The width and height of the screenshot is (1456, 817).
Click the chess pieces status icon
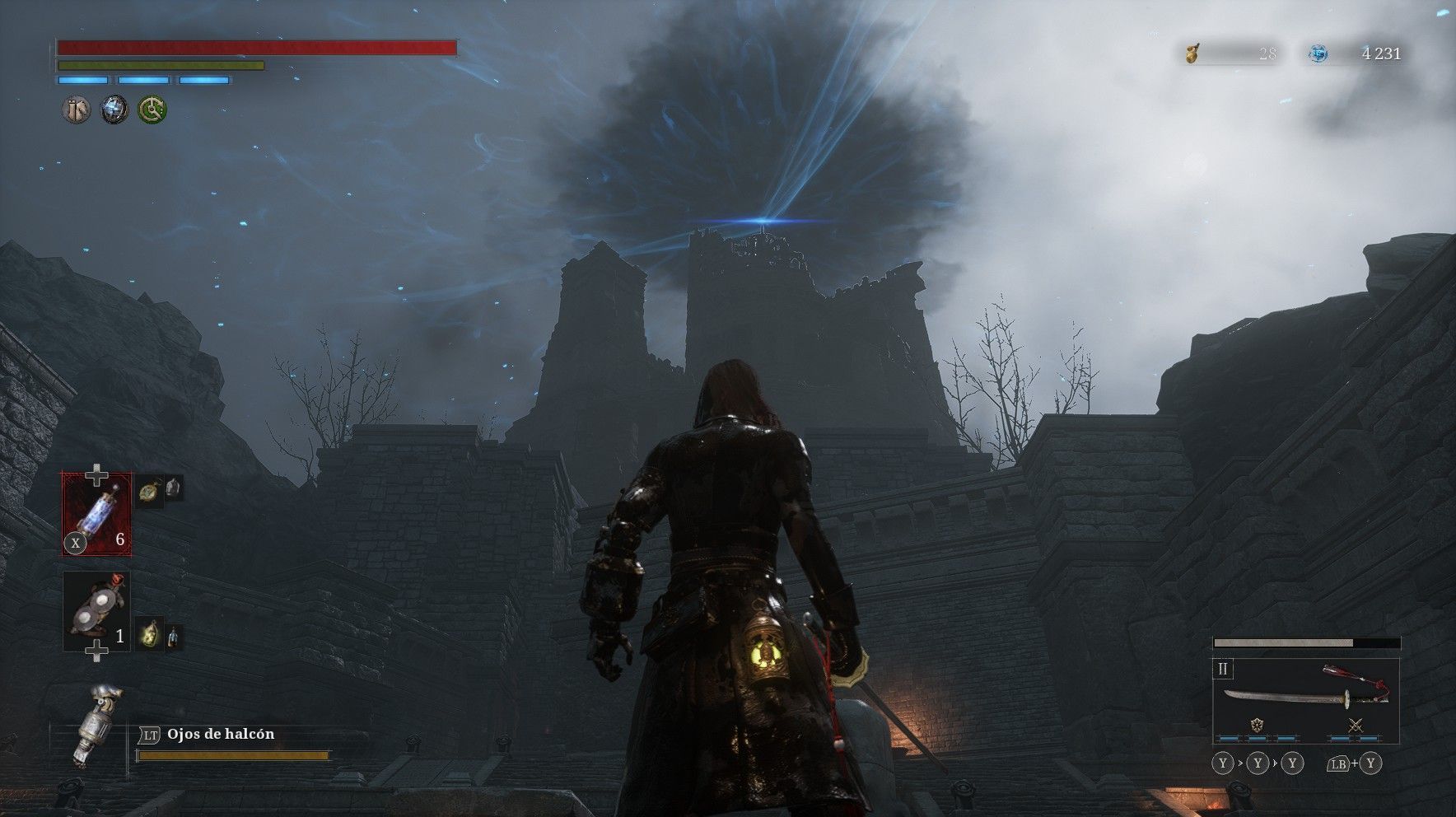tap(77, 109)
